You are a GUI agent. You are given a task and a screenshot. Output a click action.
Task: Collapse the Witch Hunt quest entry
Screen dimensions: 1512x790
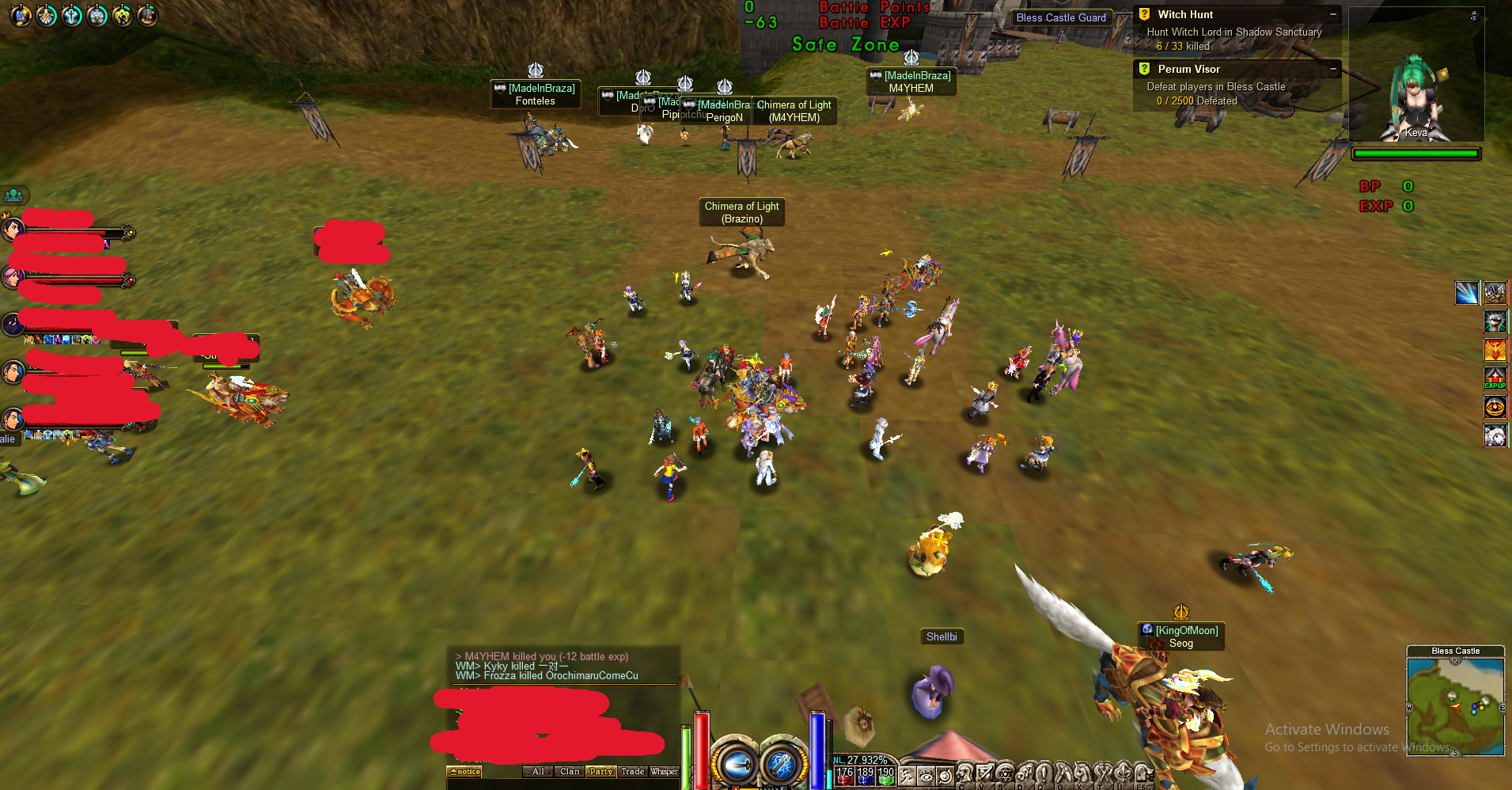pyautogui.click(x=1334, y=13)
